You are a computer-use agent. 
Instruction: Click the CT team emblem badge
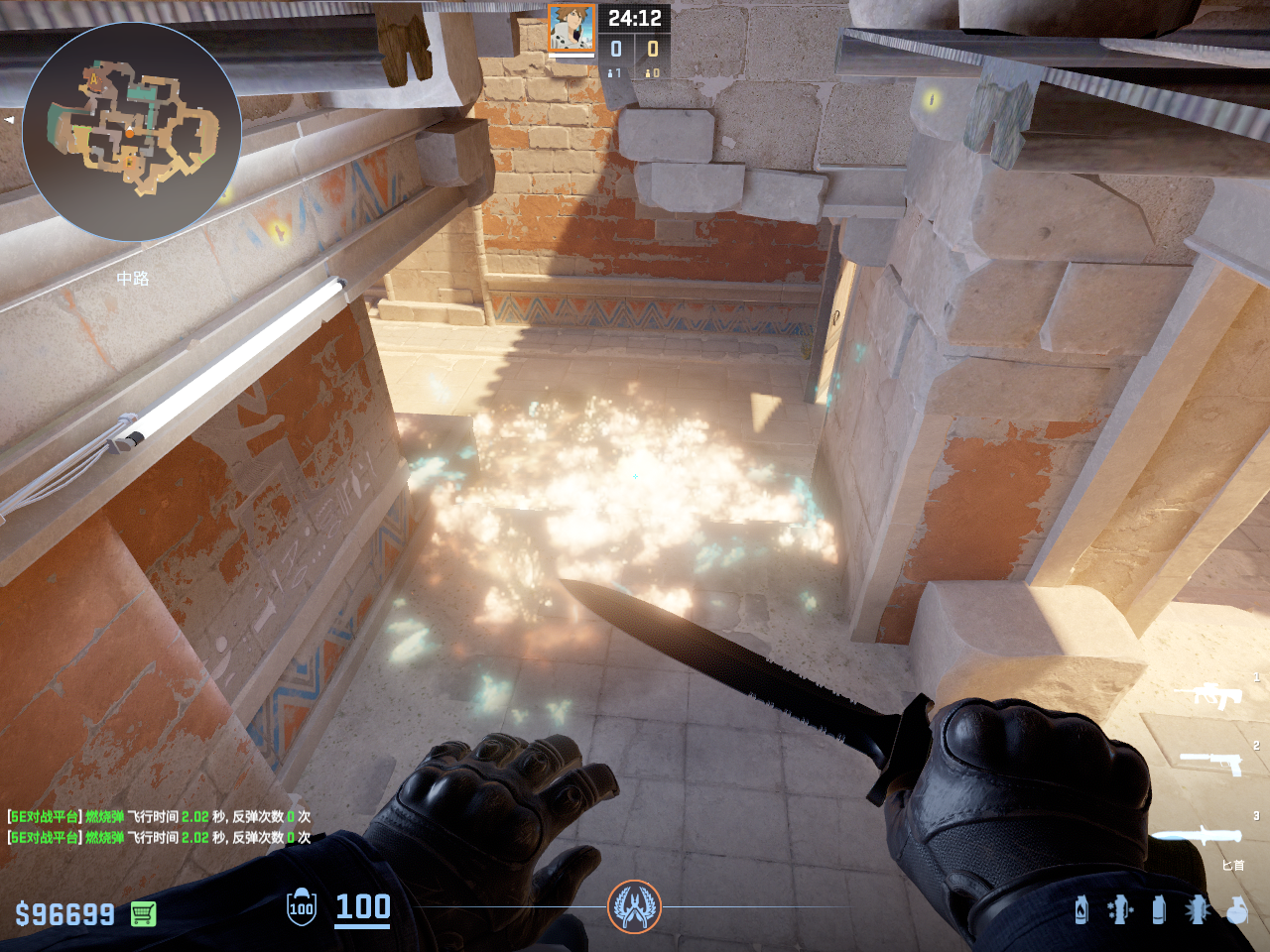coord(634,906)
